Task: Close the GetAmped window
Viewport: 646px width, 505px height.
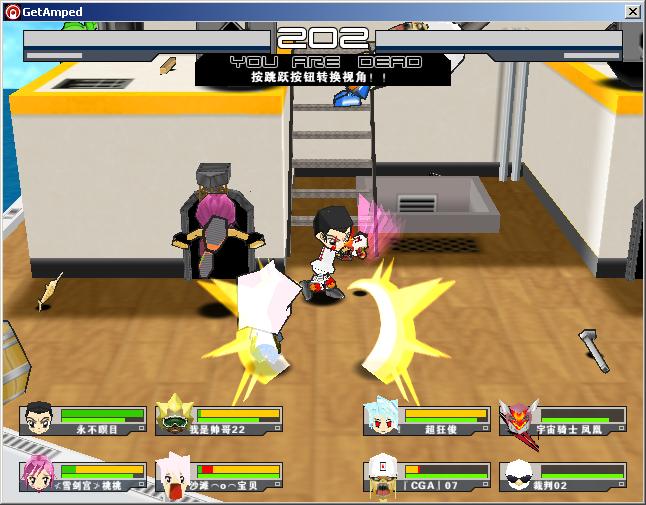Action: point(633,11)
